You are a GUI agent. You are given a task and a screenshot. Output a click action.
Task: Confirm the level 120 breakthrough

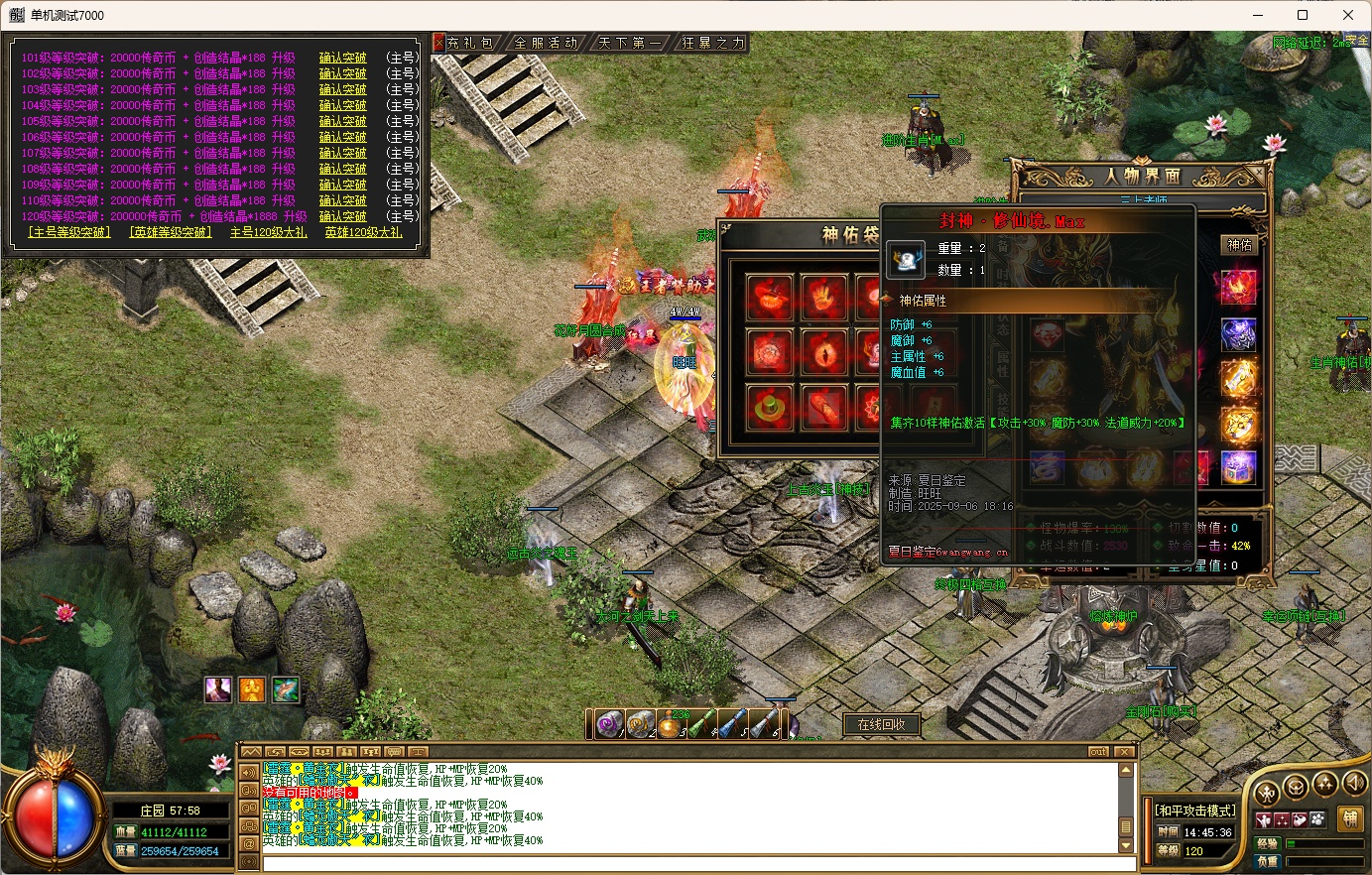tap(342, 216)
